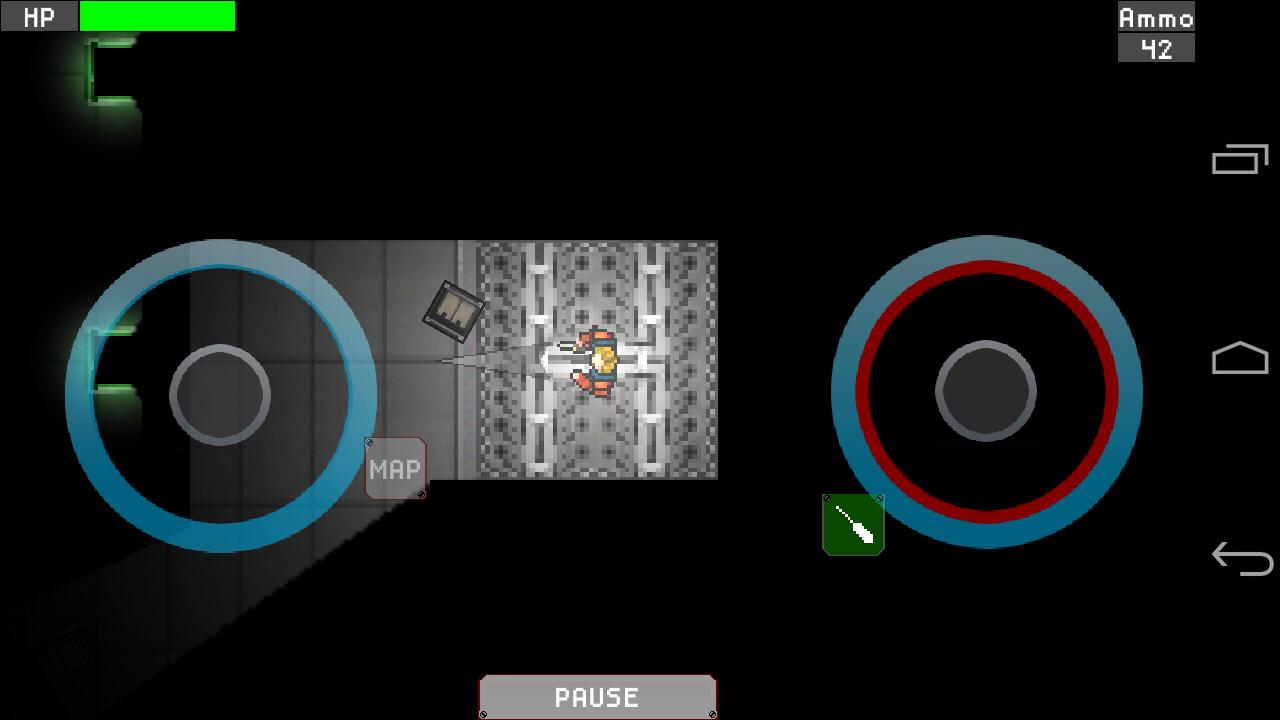The image size is (1280, 720).
Task: Tap the Ammo counter showing 42
Action: [x=1157, y=46]
